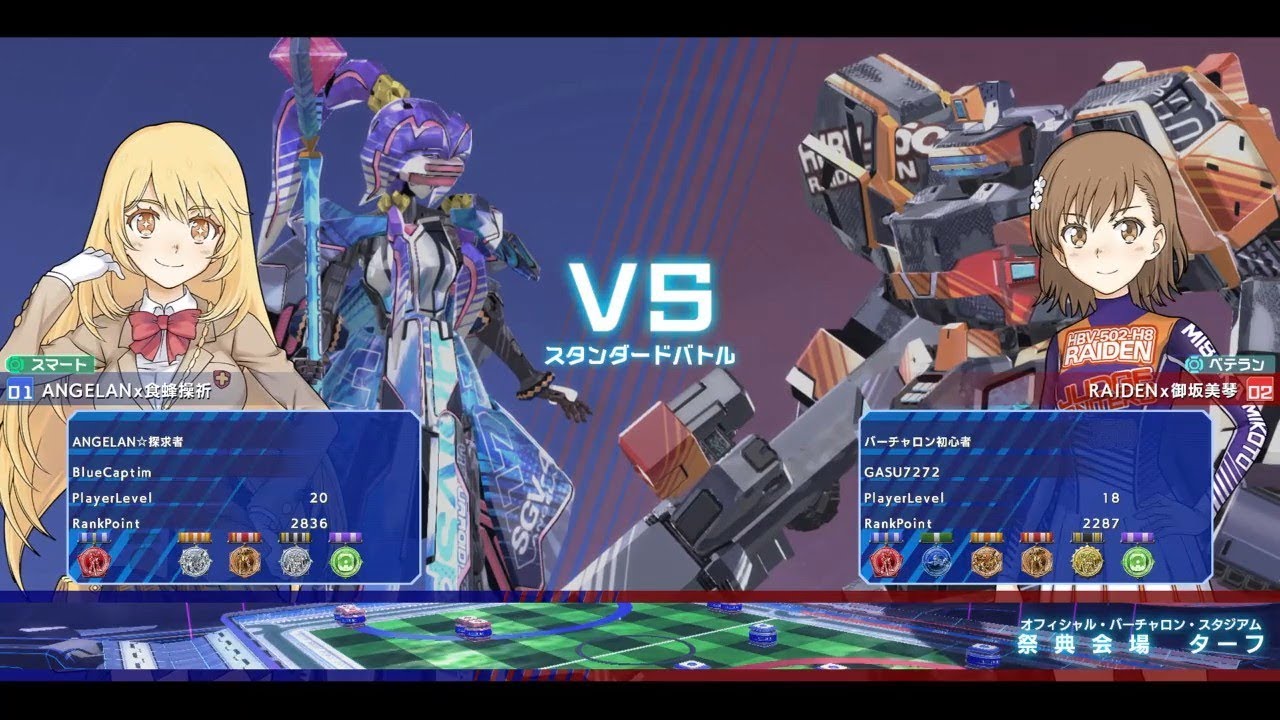Click the silver ANGELAN medal on the left panel
This screenshot has height=720, width=1280.
[x=195, y=562]
